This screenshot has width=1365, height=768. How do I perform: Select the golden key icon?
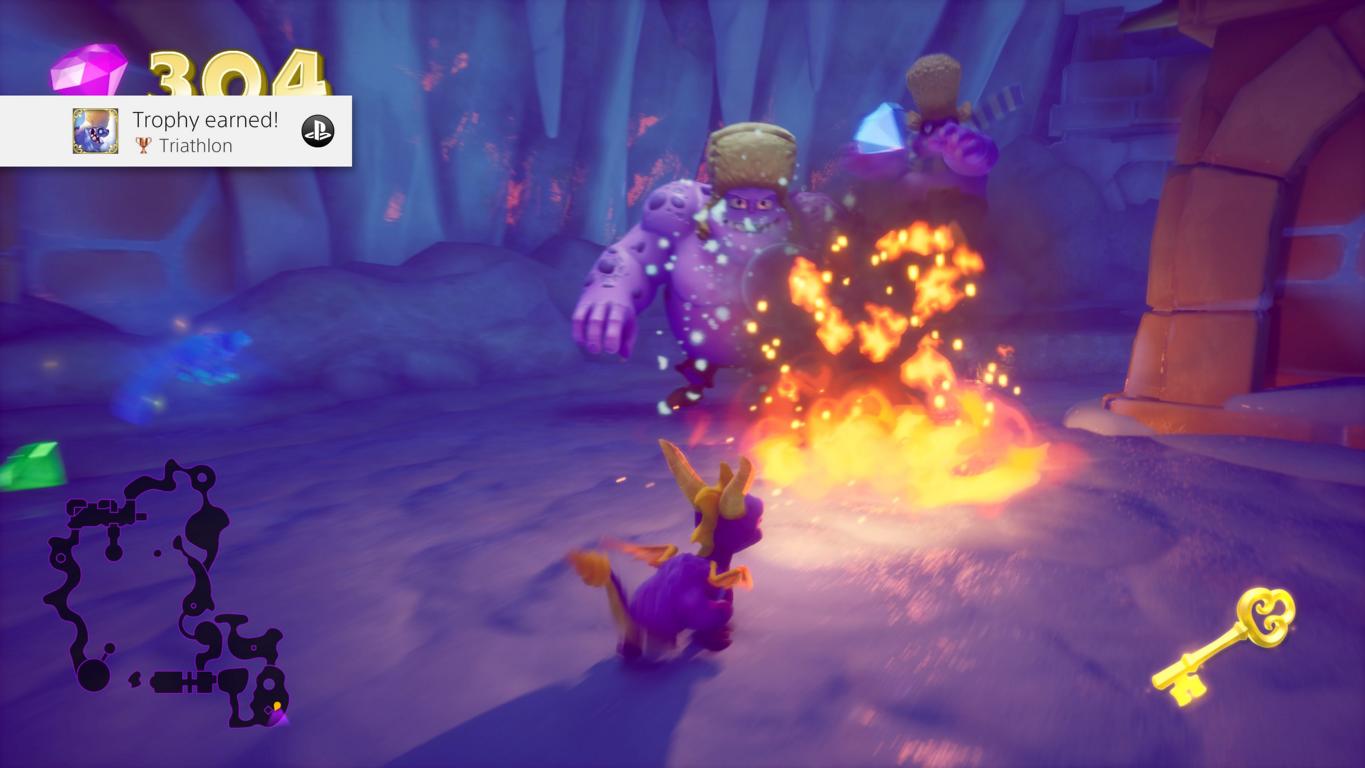tap(1226, 645)
